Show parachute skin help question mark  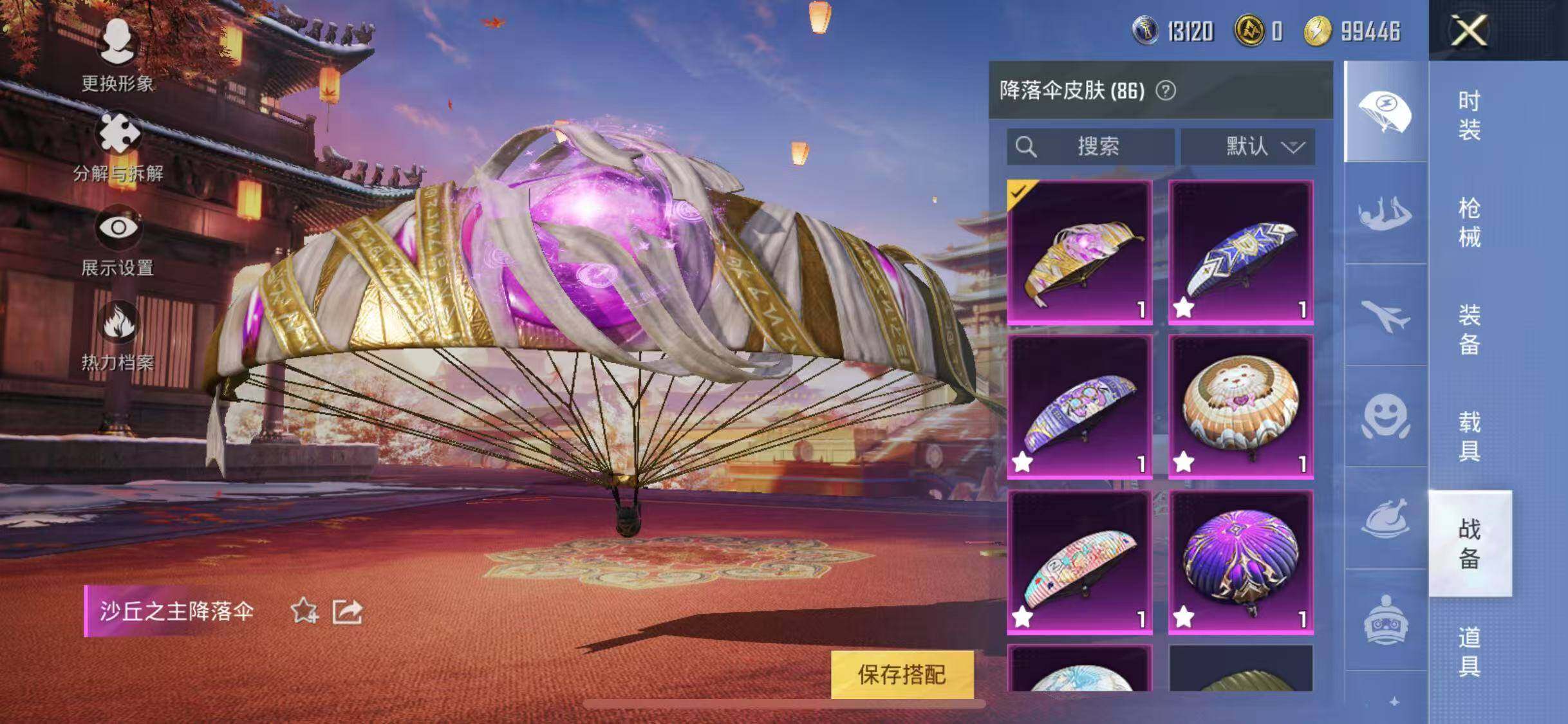1166,91
